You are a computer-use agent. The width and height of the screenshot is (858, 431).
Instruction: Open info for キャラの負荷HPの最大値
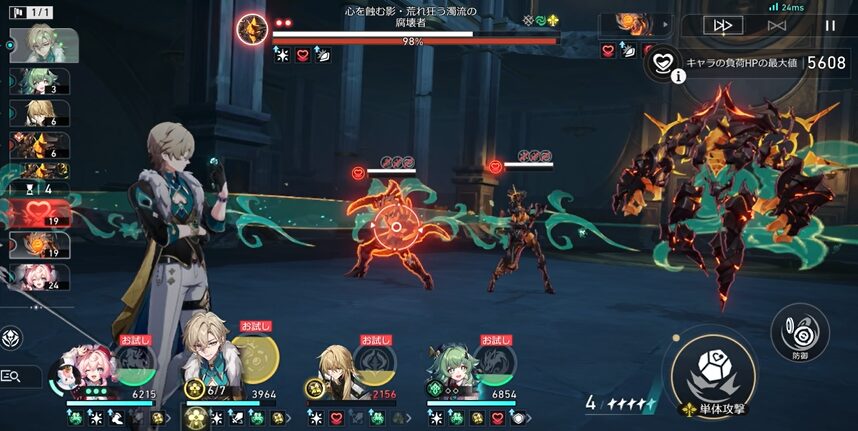678,74
